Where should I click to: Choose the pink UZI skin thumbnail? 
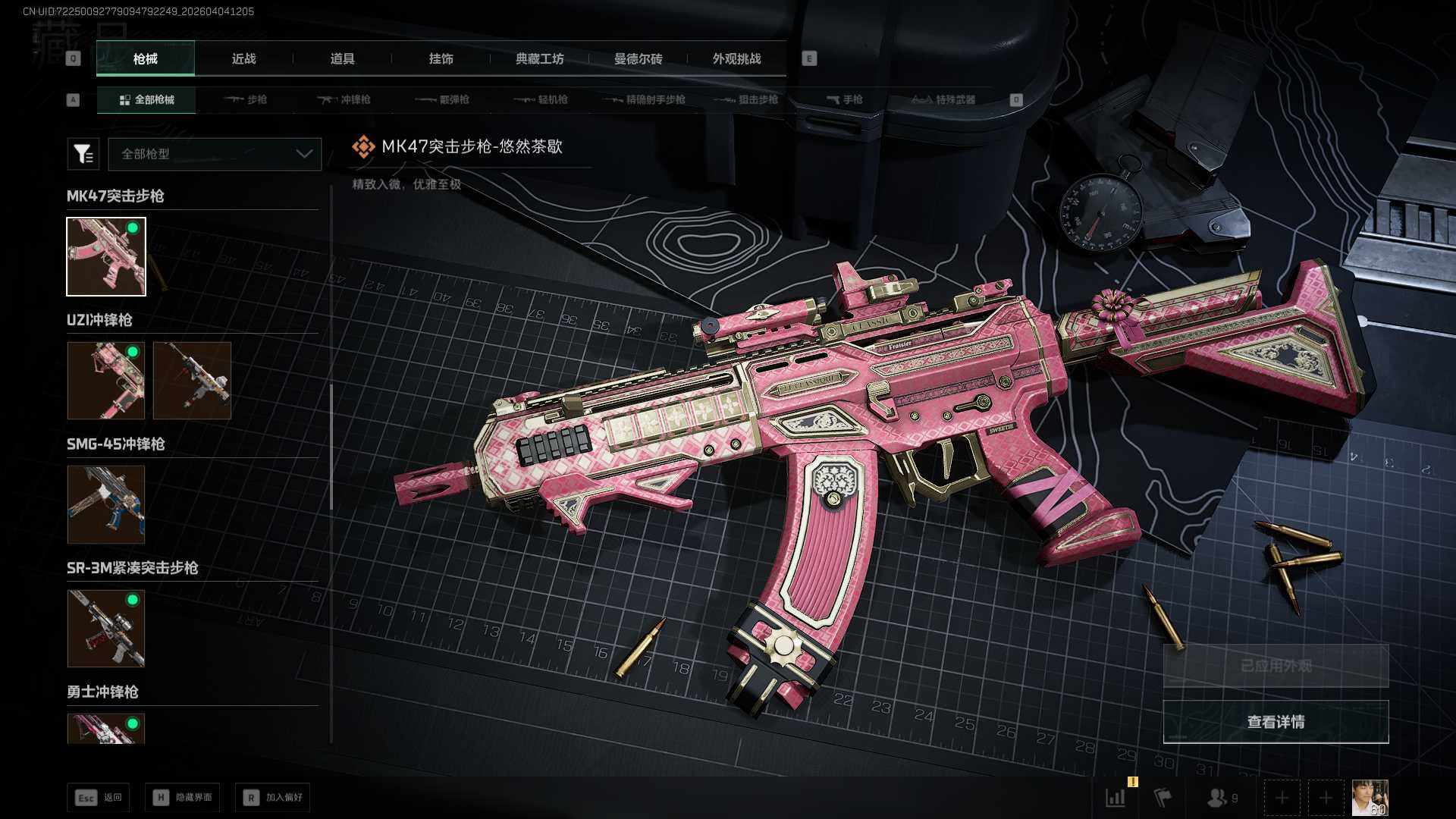click(106, 380)
